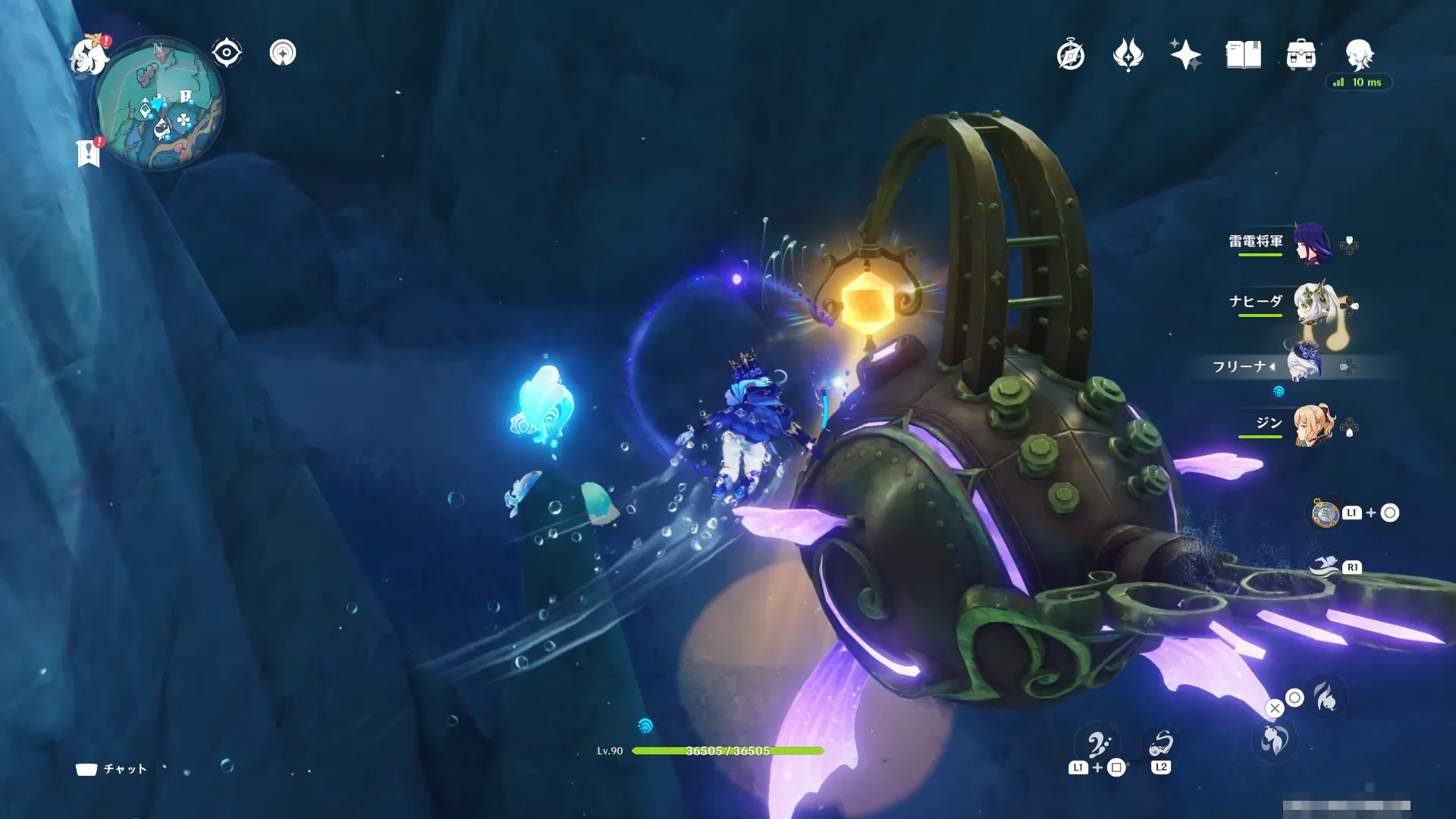
Task: Open the circular minimap
Action: 159,105
